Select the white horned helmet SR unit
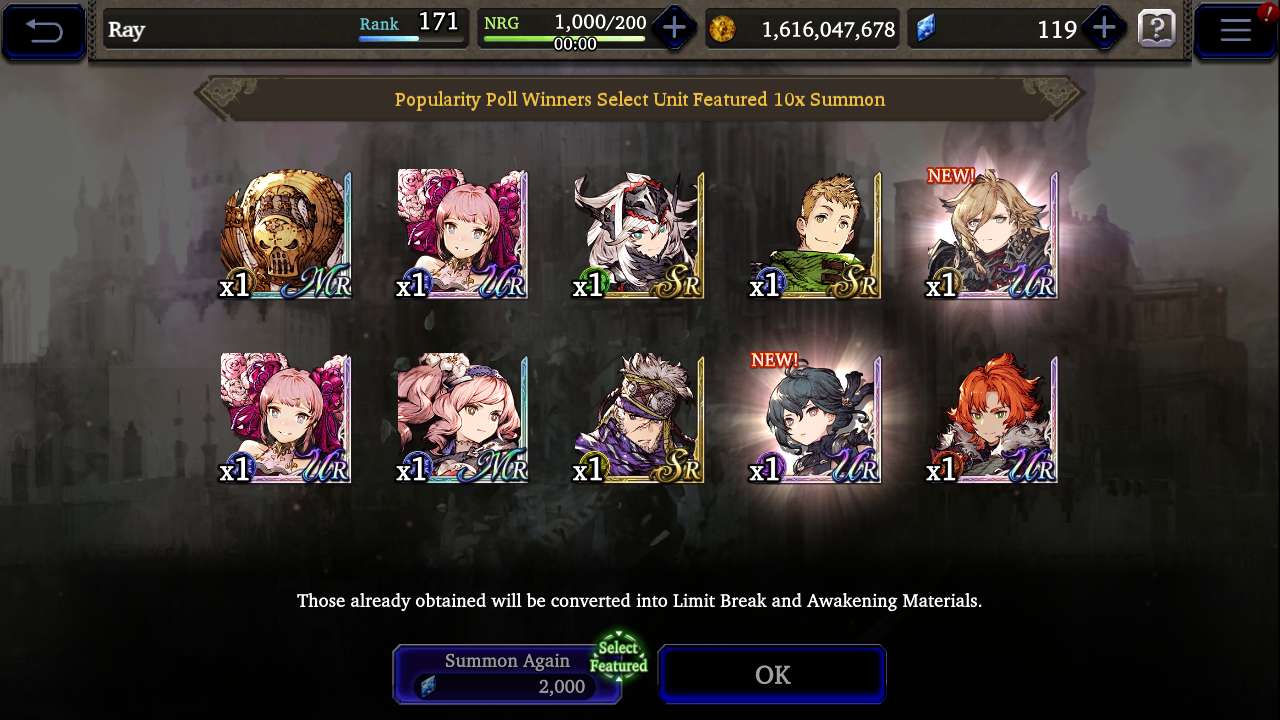The width and height of the screenshot is (1280, 720). pos(639,235)
